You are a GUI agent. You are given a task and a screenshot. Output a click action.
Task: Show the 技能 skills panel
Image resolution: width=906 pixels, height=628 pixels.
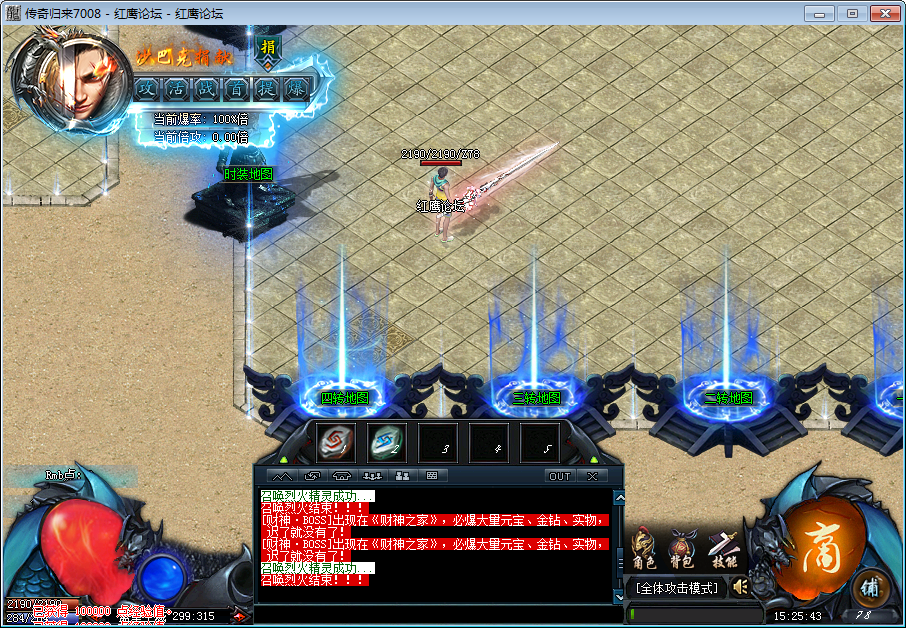click(722, 549)
